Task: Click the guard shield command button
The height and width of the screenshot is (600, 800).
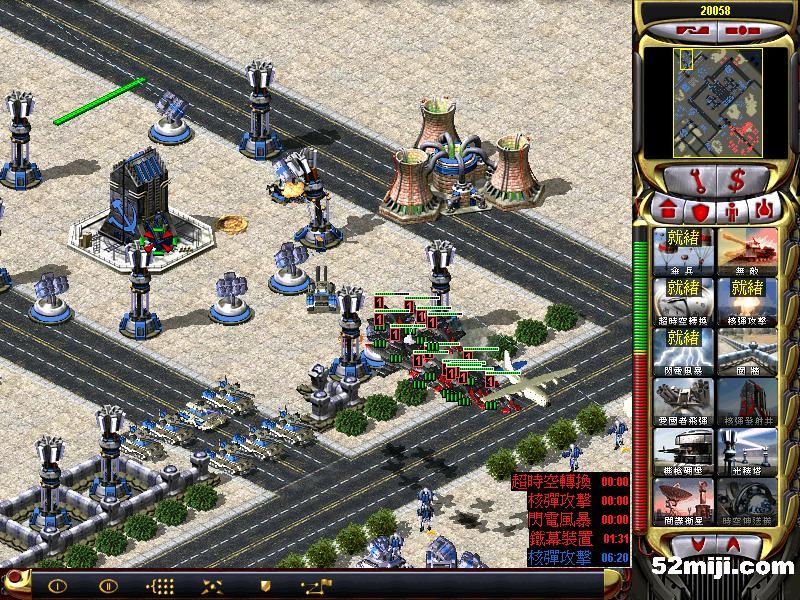Action: (x=265, y=585)
